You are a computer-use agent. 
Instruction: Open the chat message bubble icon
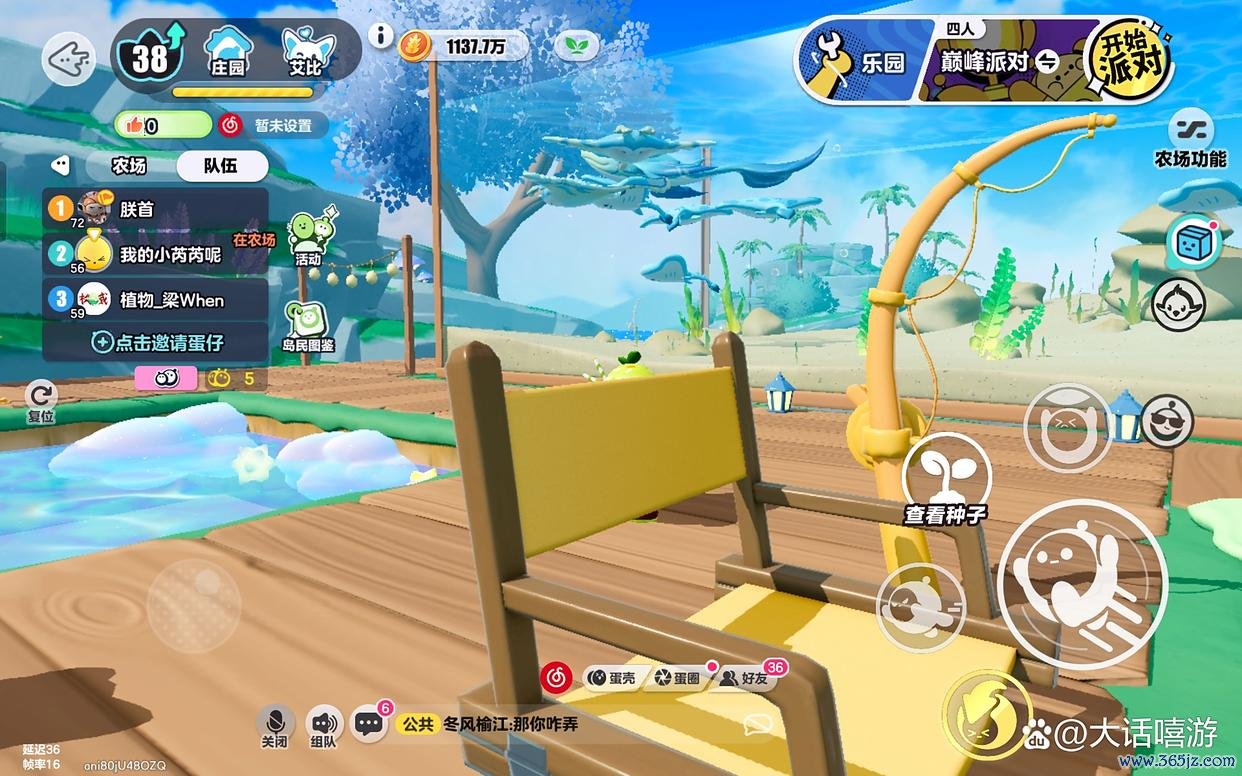point(370,724)
